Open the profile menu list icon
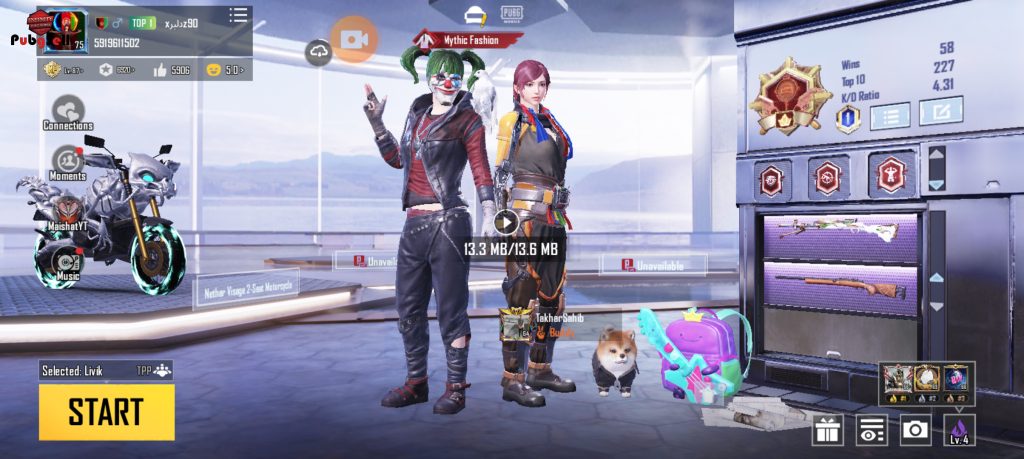1024x459 pixels. [x=238, y=15]
